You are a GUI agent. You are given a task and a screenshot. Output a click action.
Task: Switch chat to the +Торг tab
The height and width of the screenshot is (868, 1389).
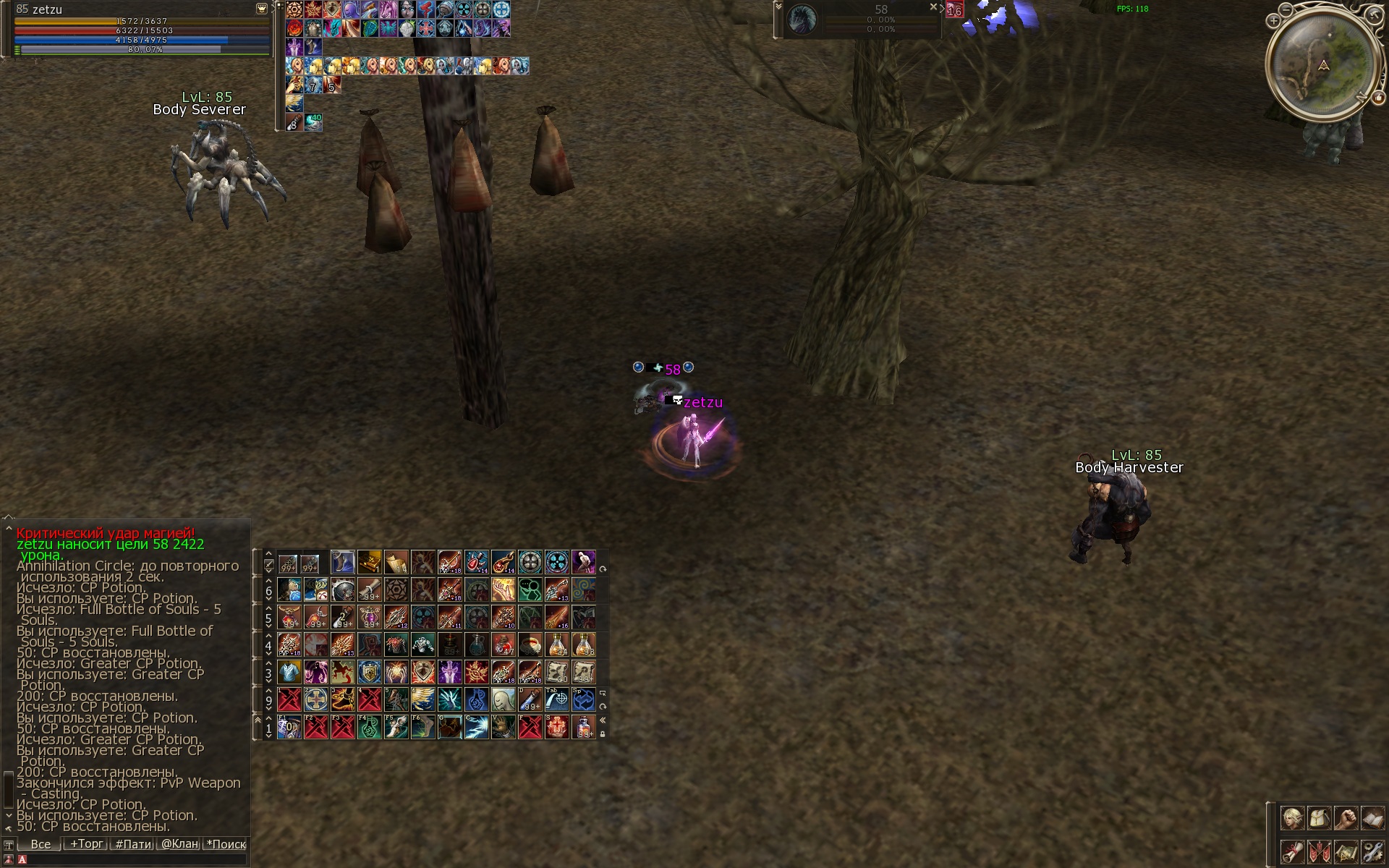[x=86, y=844]
